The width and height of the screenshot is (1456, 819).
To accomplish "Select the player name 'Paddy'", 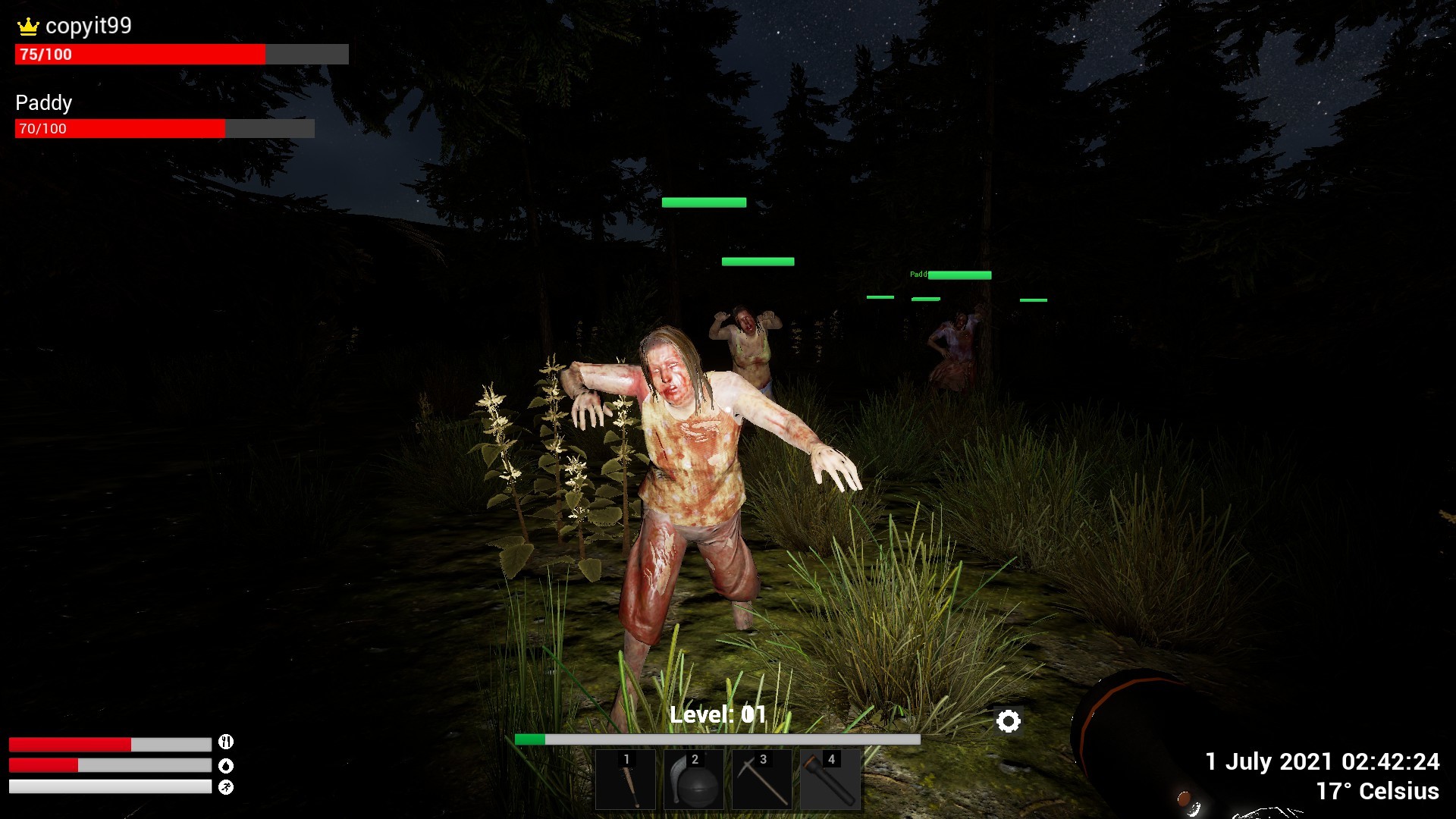I will (x=43, y=102).
